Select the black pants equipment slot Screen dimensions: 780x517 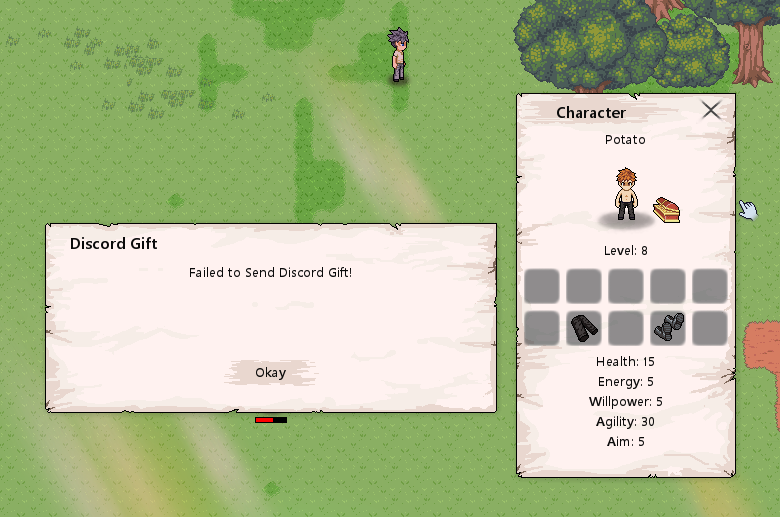(x=584, y=328)
